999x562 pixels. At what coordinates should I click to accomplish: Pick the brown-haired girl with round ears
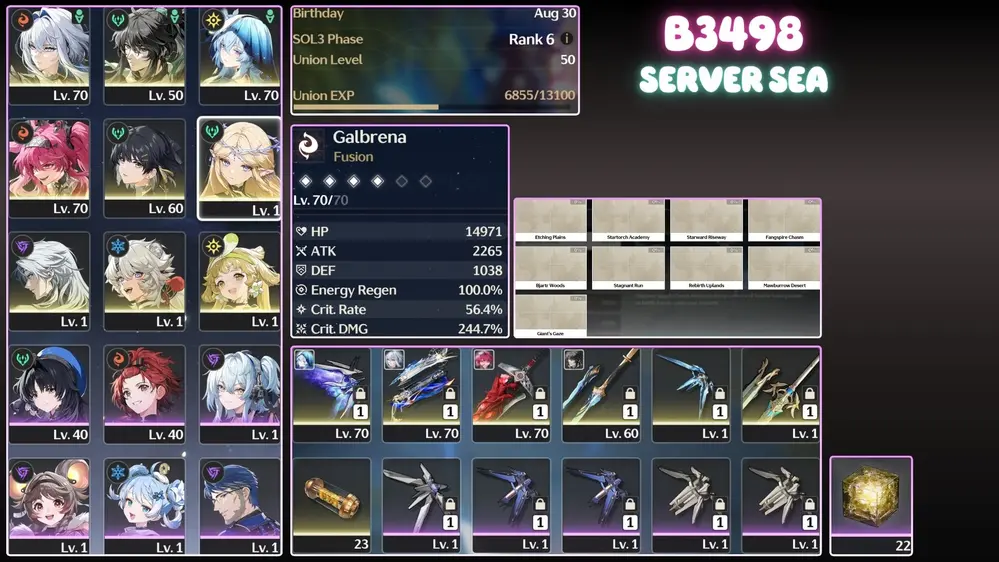49,506
